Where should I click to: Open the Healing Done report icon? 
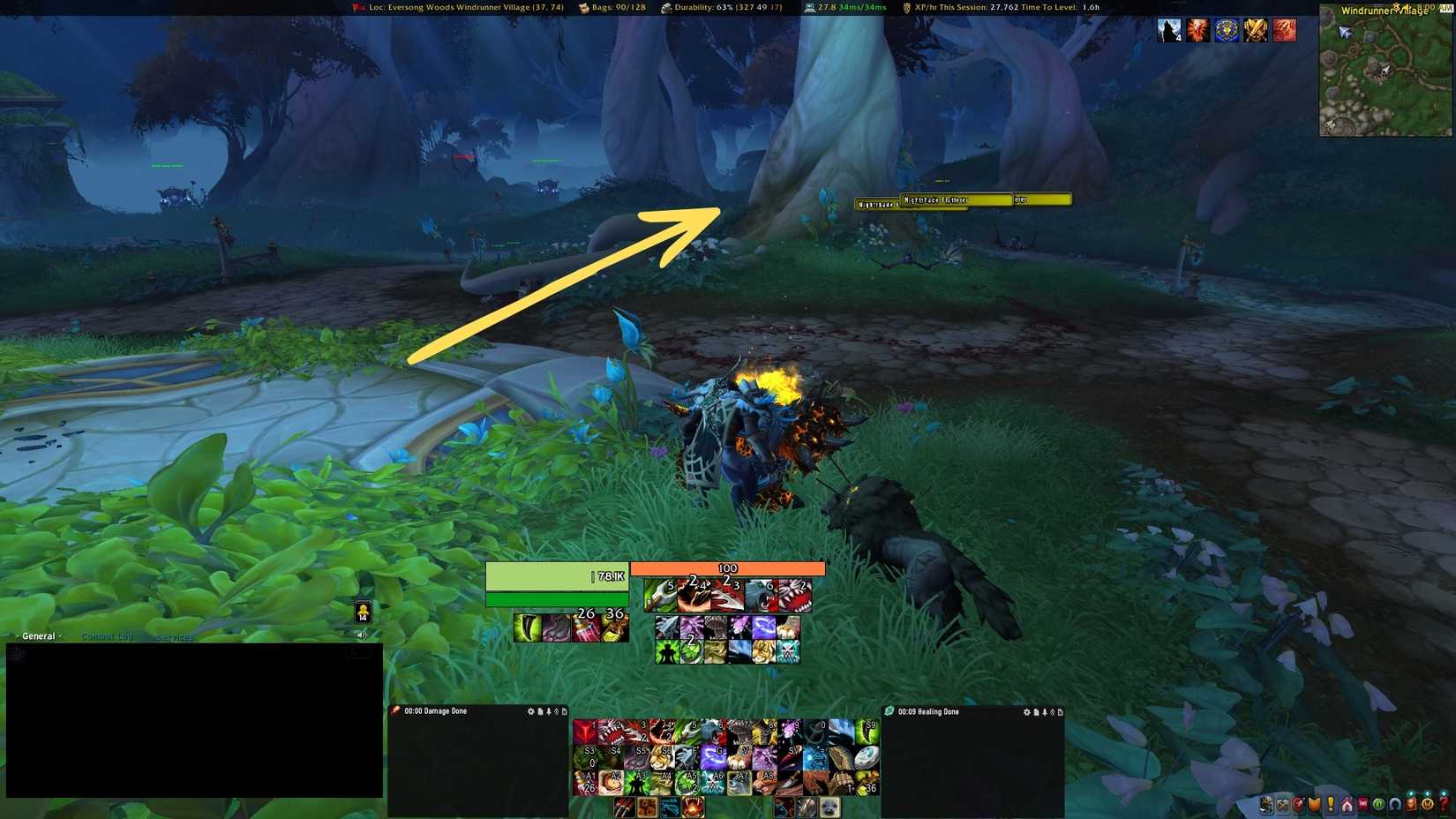point(1036,711)
